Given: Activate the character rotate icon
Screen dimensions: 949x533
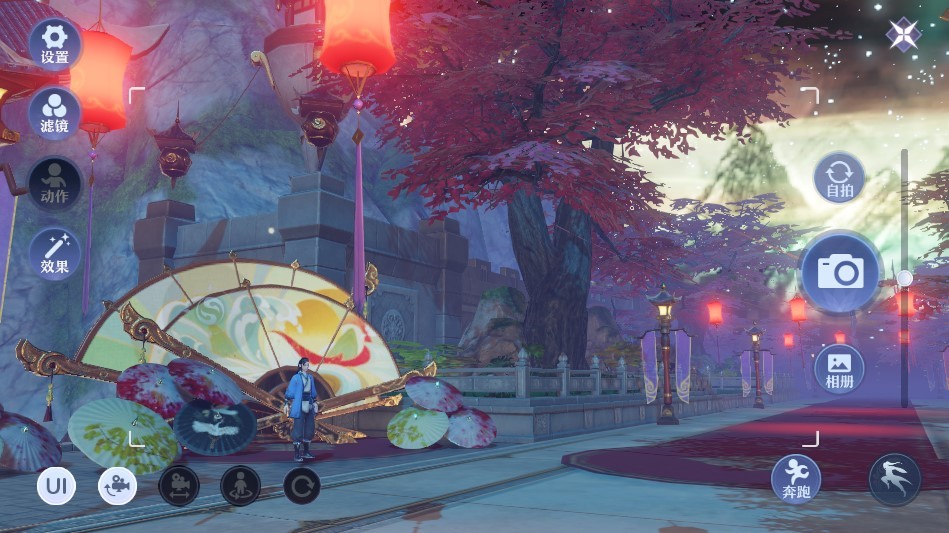Looking at the screenshot, I should point(240,486).
